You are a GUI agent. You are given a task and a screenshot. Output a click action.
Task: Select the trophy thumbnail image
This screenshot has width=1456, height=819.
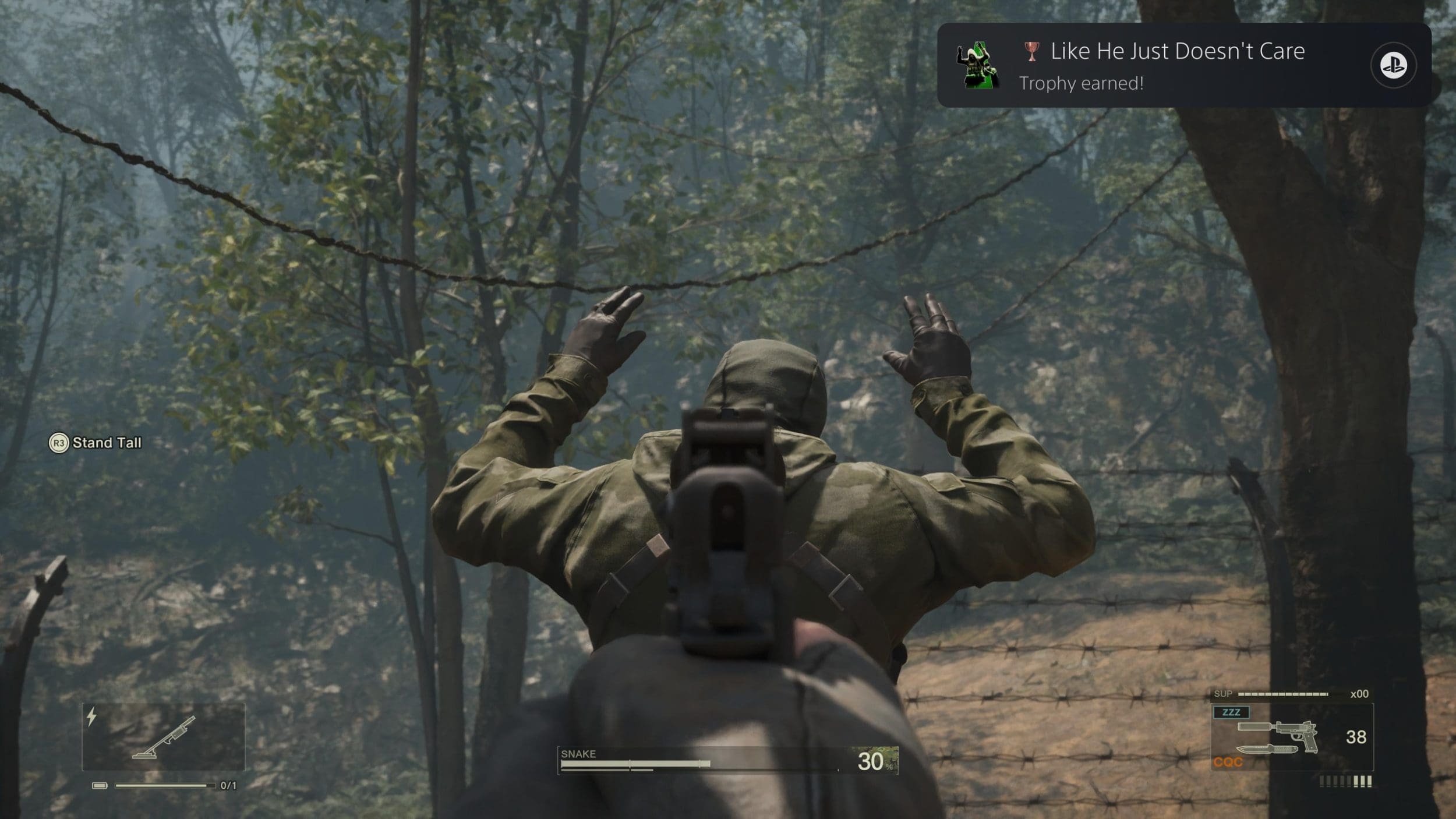coord(978,66)
